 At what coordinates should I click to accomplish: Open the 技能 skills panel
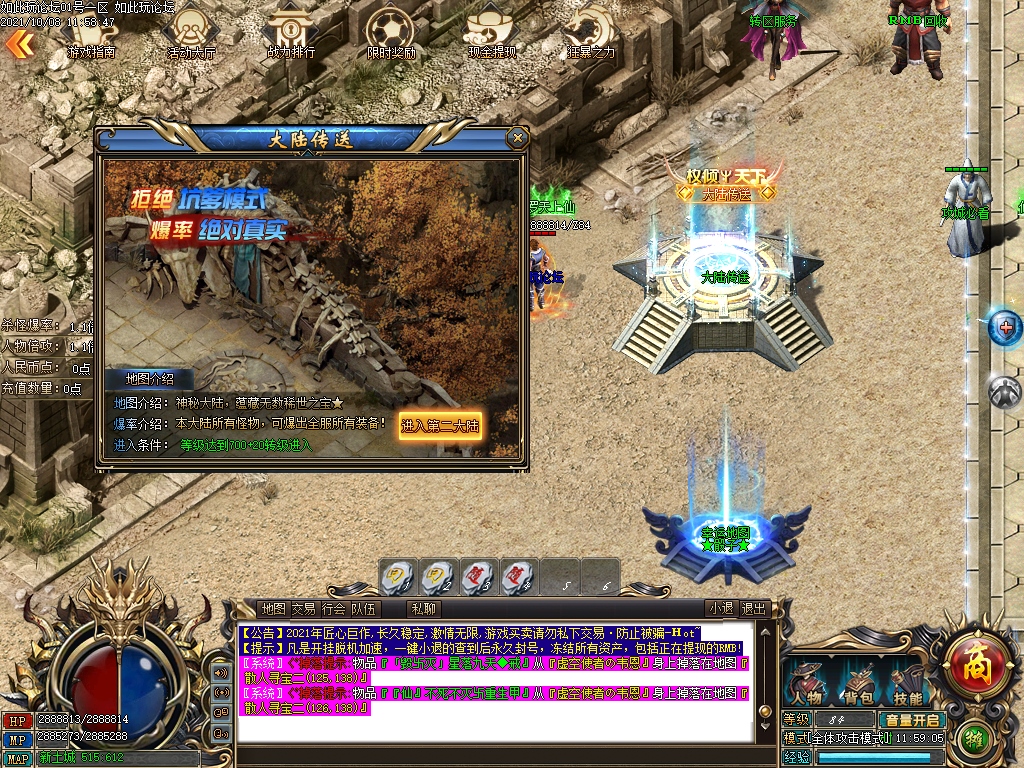tap(908, 684)
